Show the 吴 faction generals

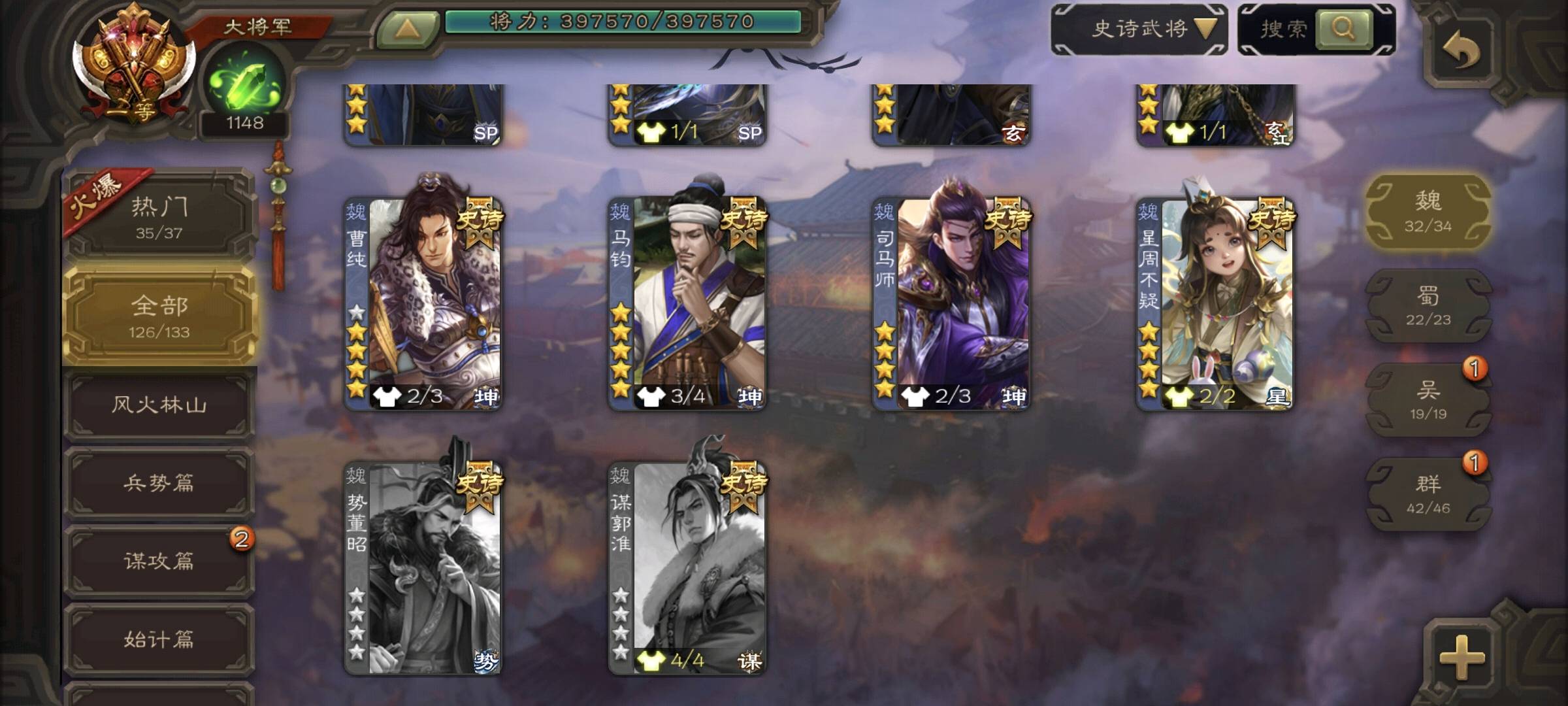[1428, 399]
